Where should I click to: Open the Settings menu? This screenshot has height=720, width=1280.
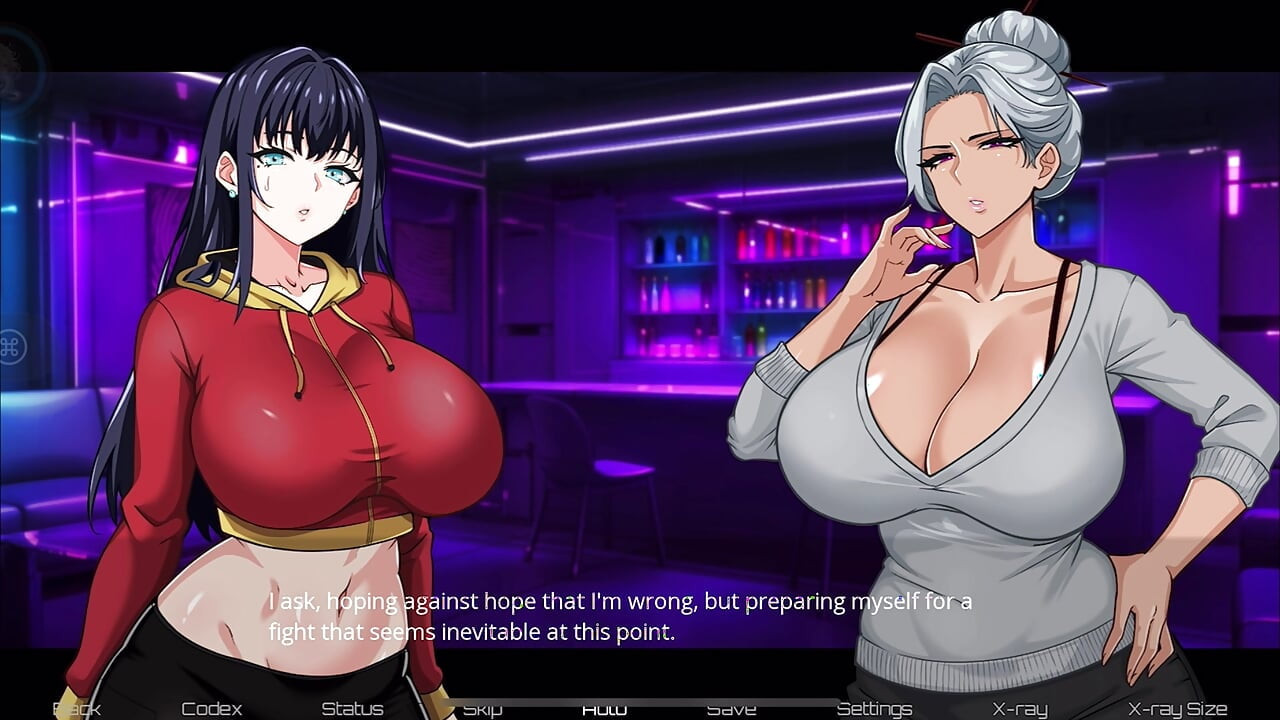tap(874, 709)
